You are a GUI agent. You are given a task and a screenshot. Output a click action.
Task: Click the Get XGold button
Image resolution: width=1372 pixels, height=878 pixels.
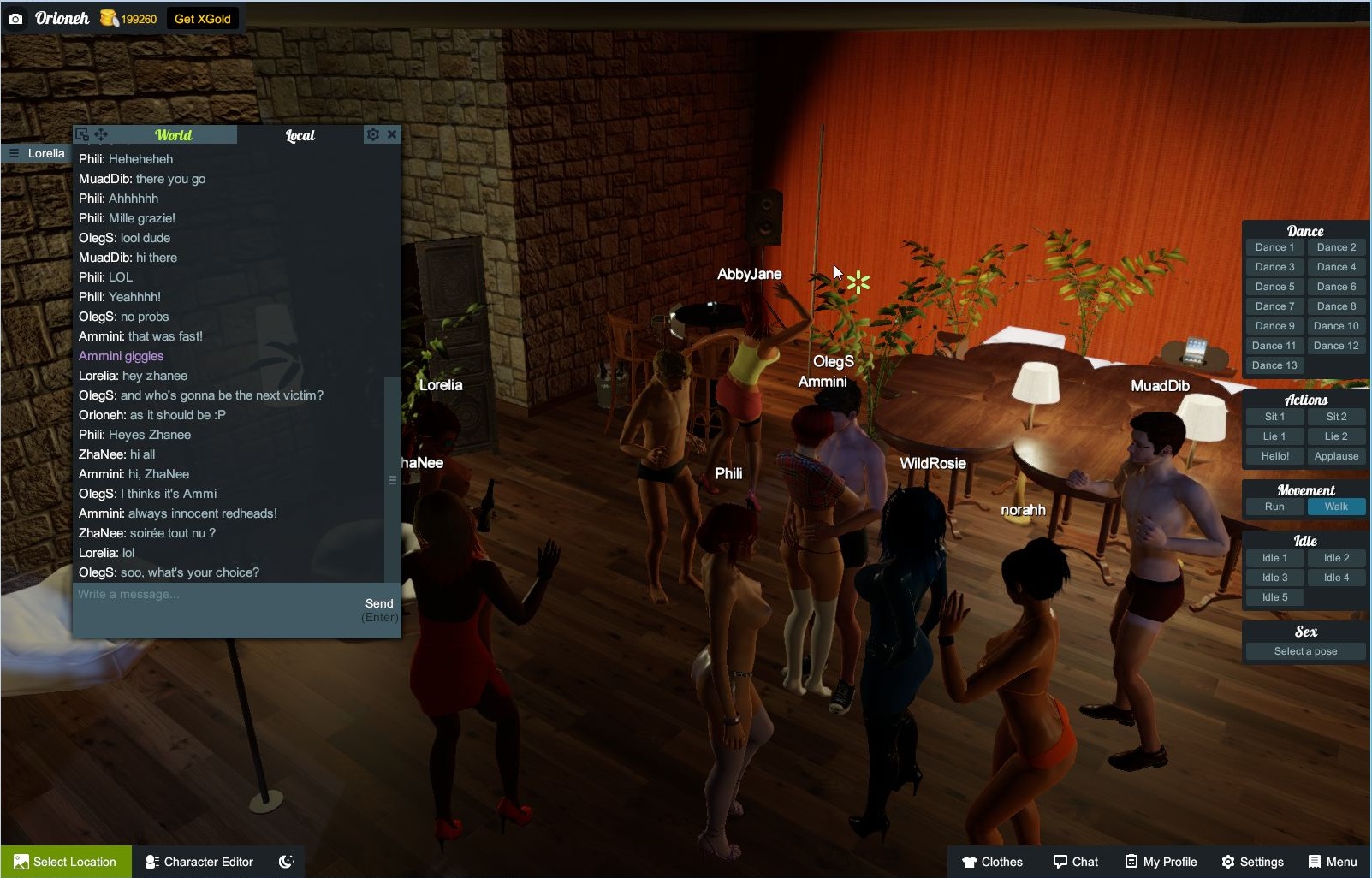202,19
